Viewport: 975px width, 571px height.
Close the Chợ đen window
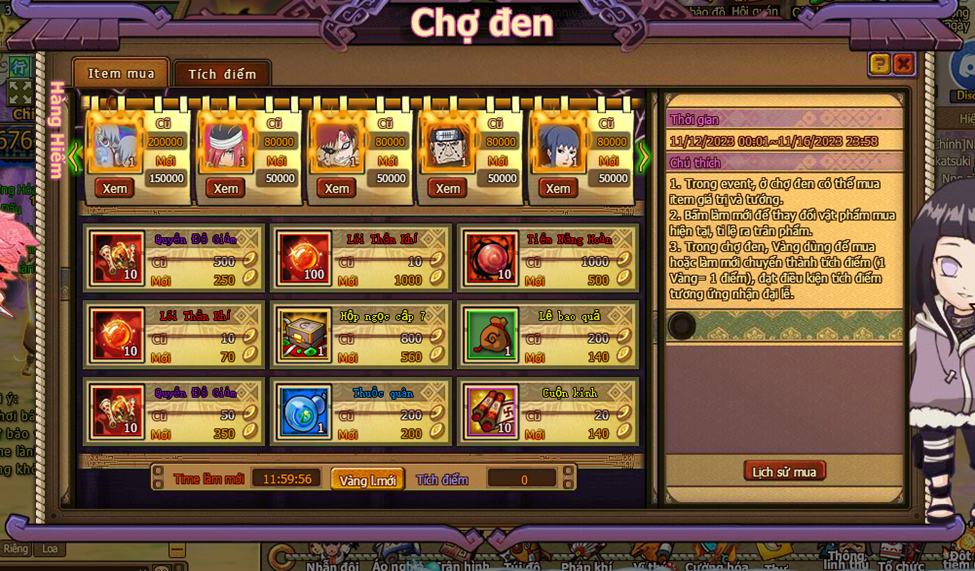coord(903,64)
